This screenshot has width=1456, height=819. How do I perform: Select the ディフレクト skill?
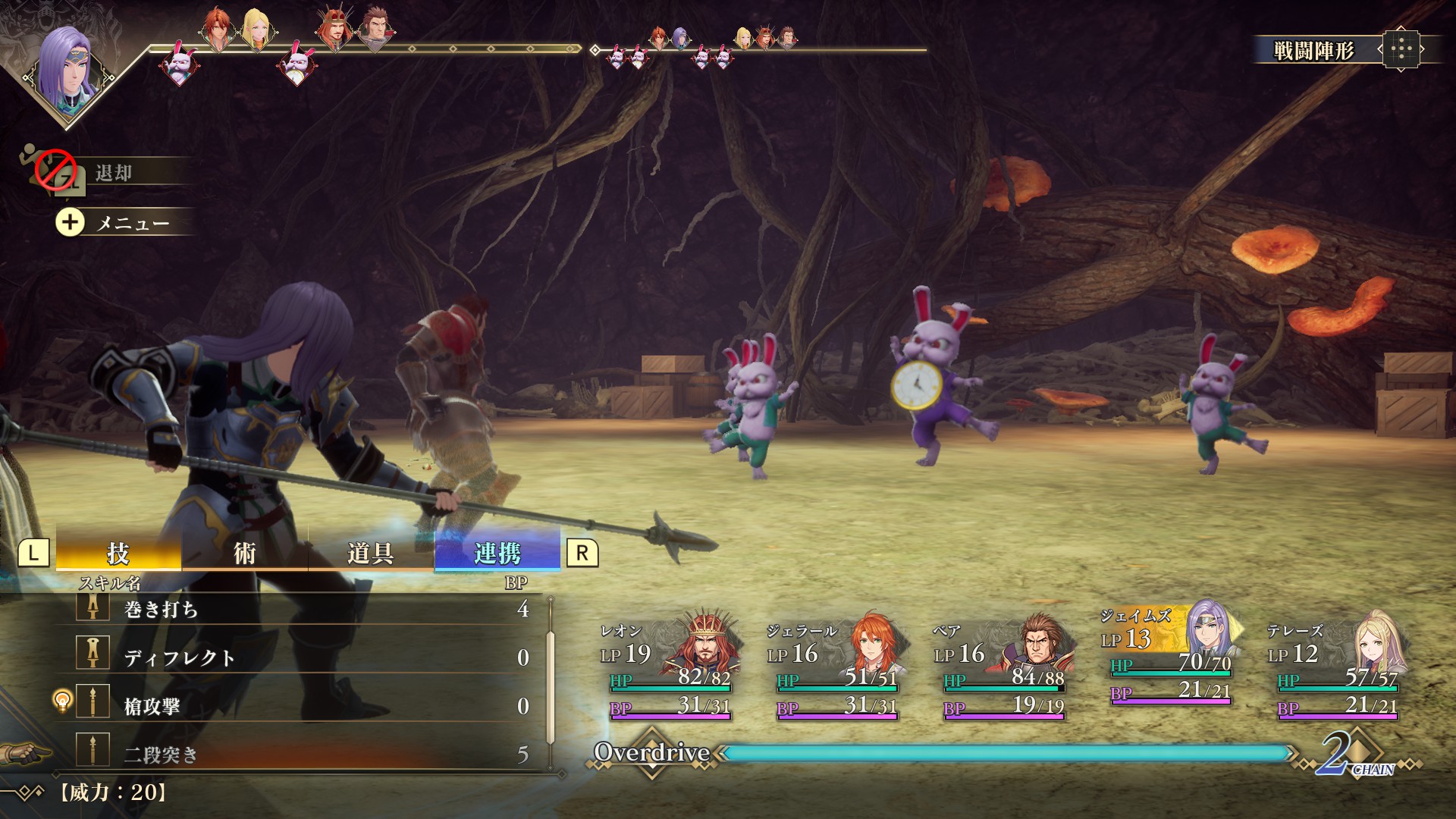coord(303,657)
